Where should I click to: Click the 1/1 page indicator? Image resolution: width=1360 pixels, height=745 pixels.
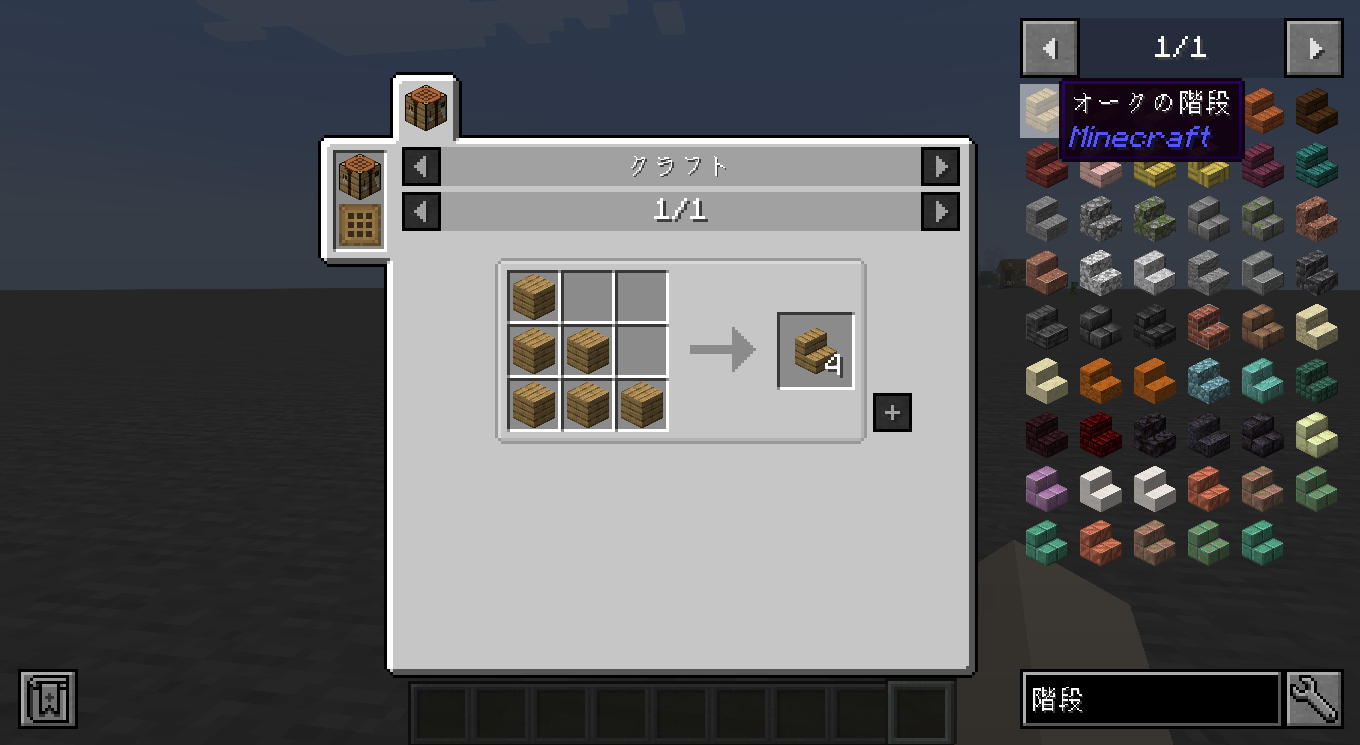point(1180,47)
